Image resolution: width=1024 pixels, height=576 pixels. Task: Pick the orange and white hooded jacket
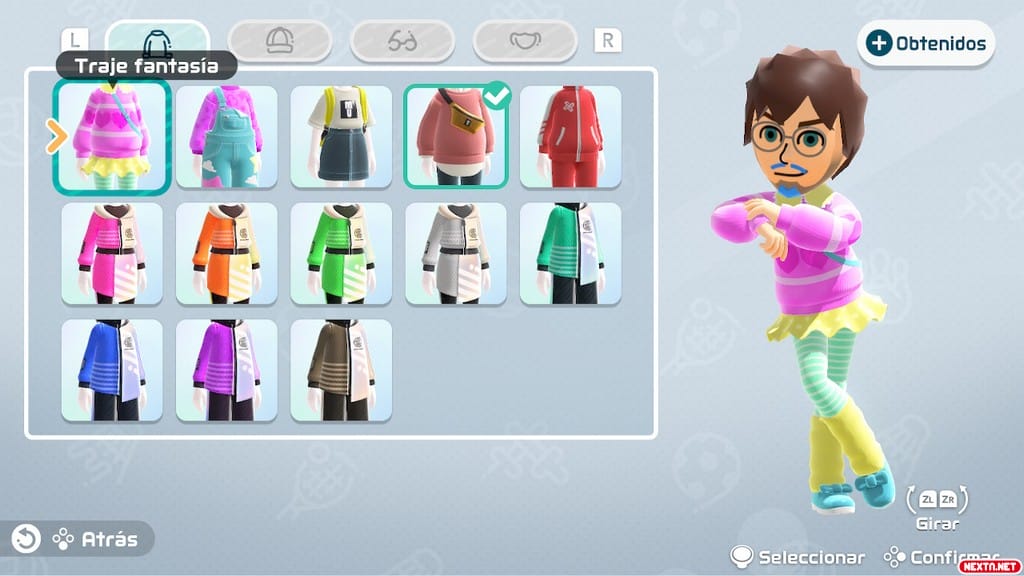click(x=226, y=254)
